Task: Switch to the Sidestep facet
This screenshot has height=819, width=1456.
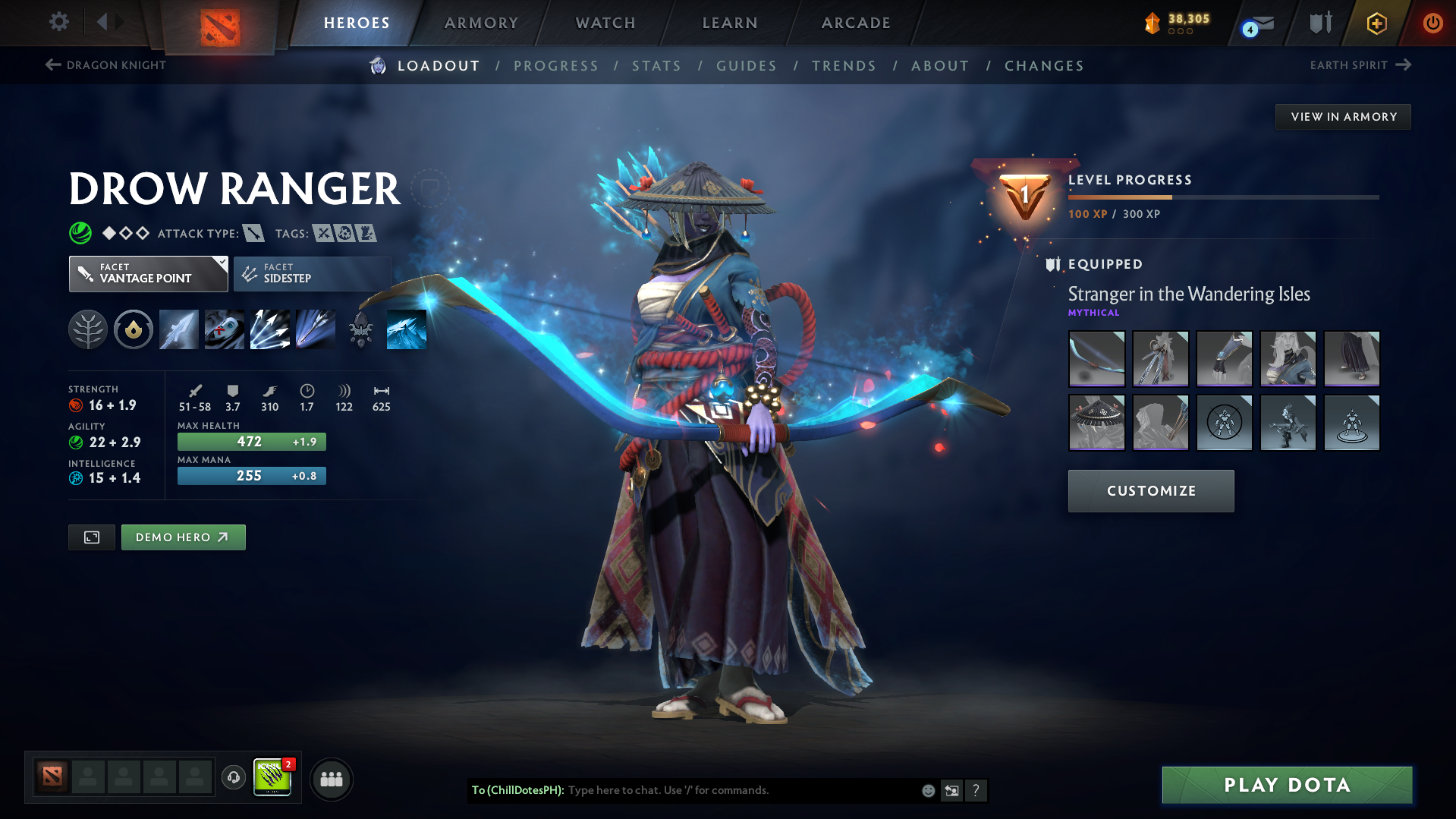Action: (x=311, y=273)
